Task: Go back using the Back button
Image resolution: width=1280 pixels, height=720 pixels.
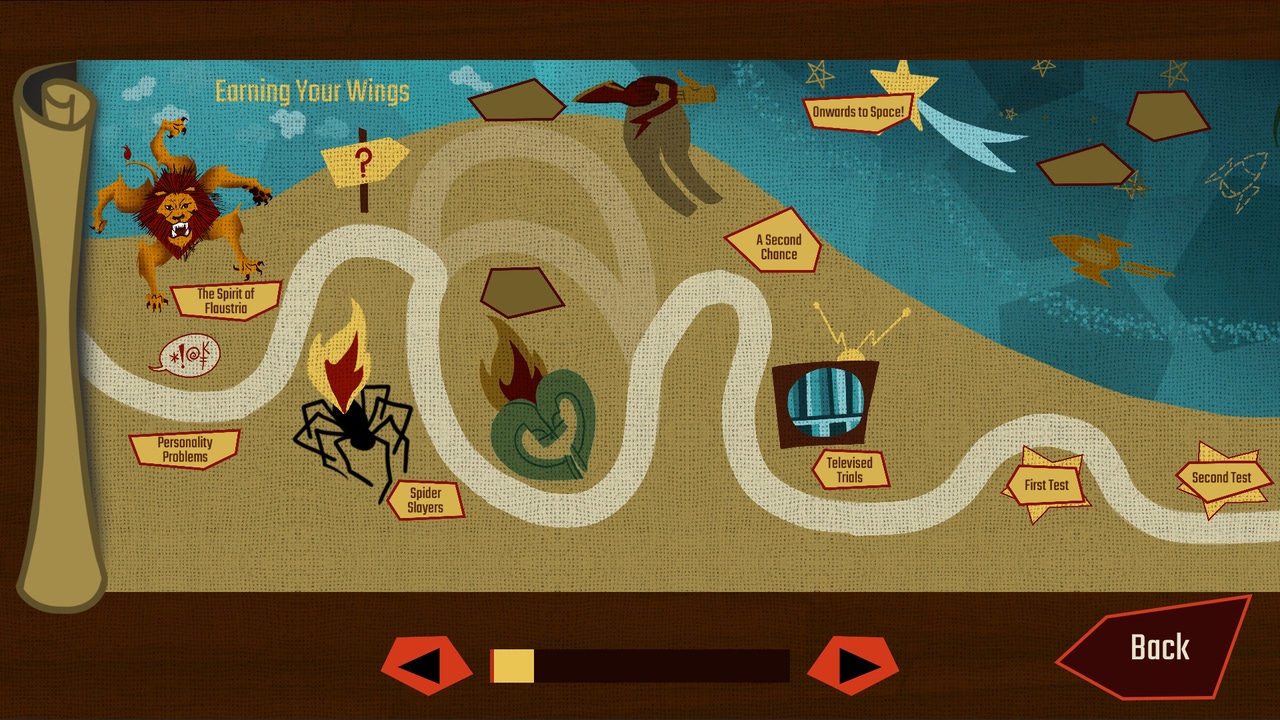Action: 1158,648
